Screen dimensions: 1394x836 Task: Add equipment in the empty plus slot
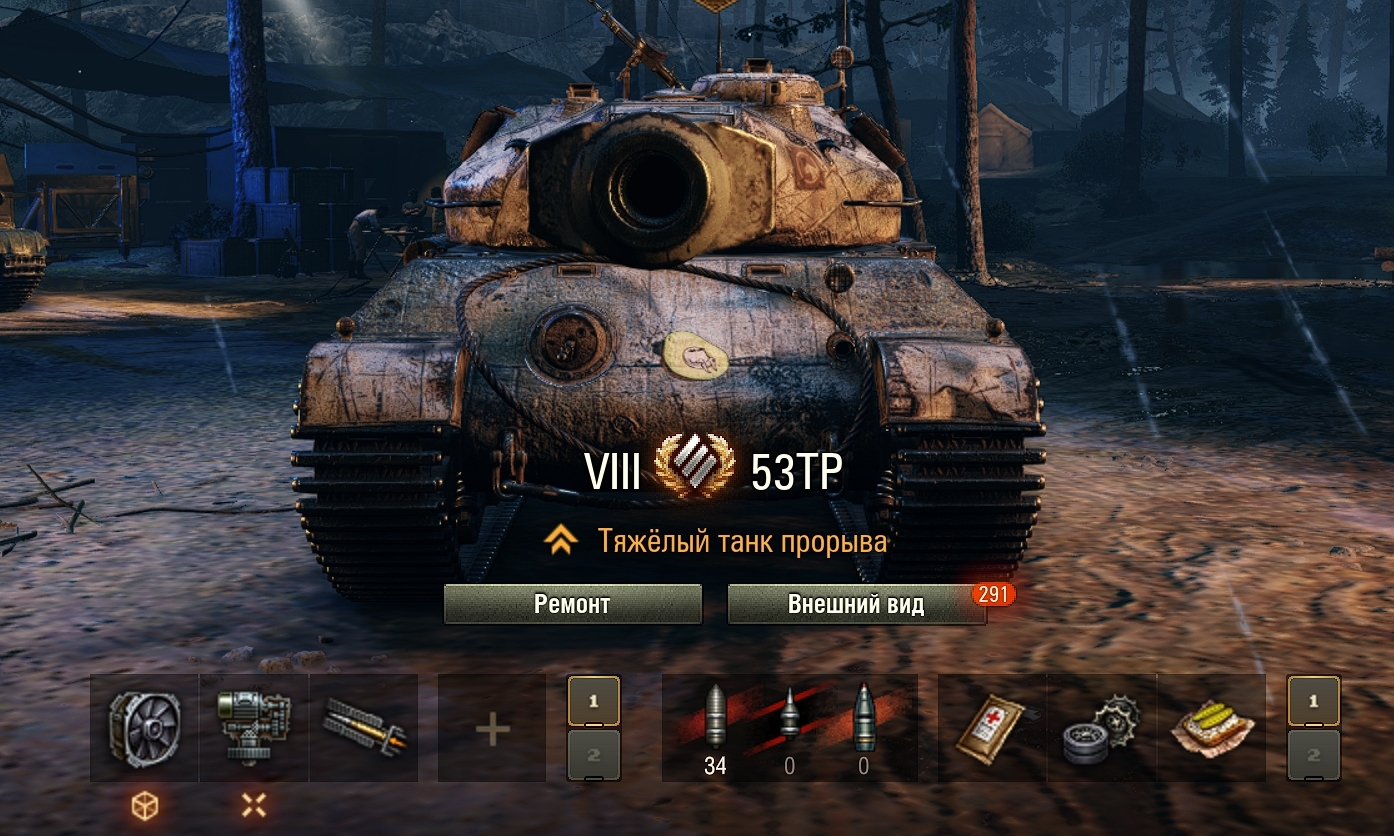coord(492,727)
